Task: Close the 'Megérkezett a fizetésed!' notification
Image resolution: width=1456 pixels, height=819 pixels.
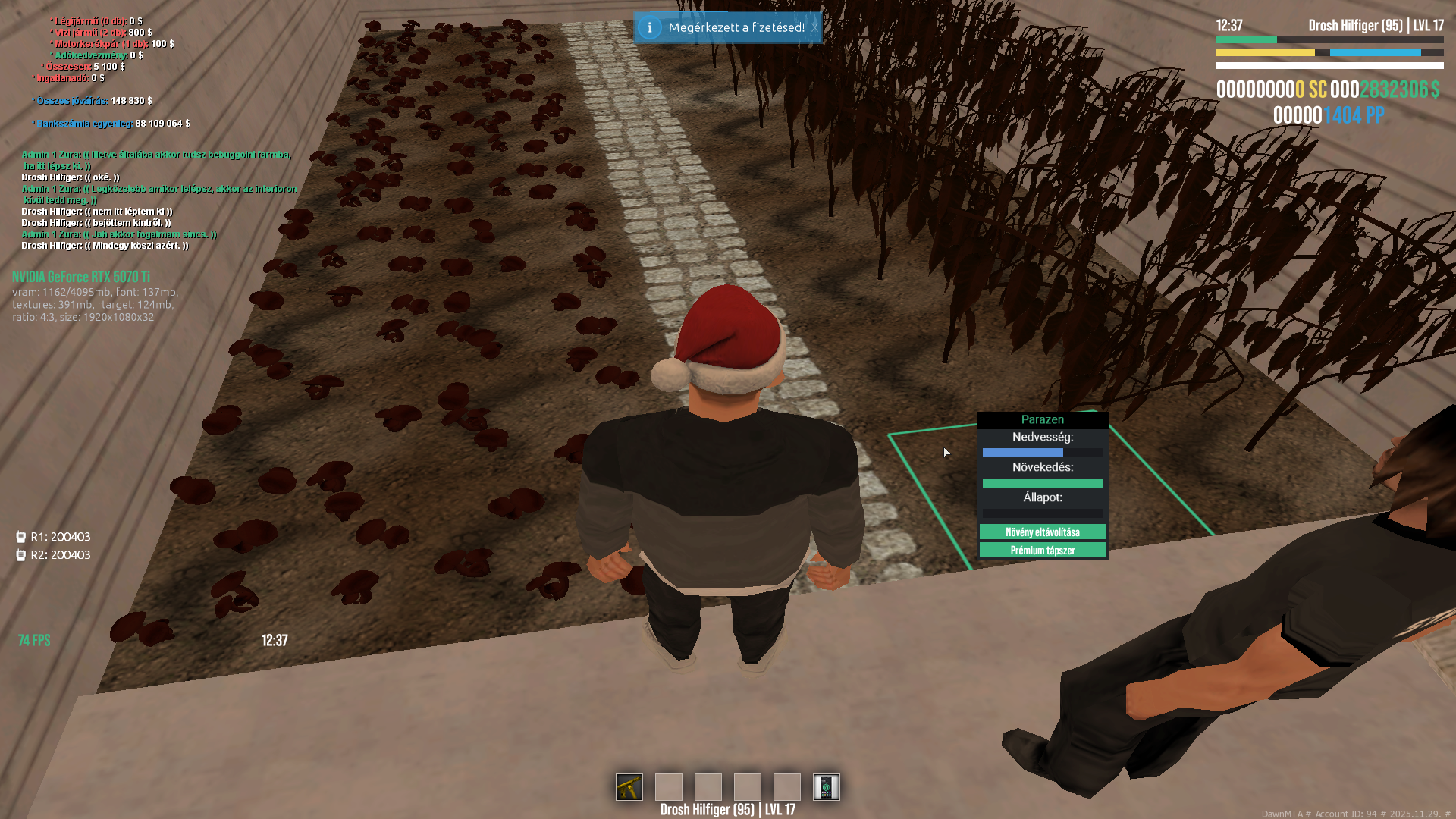Action: click(x=814, y=28)
